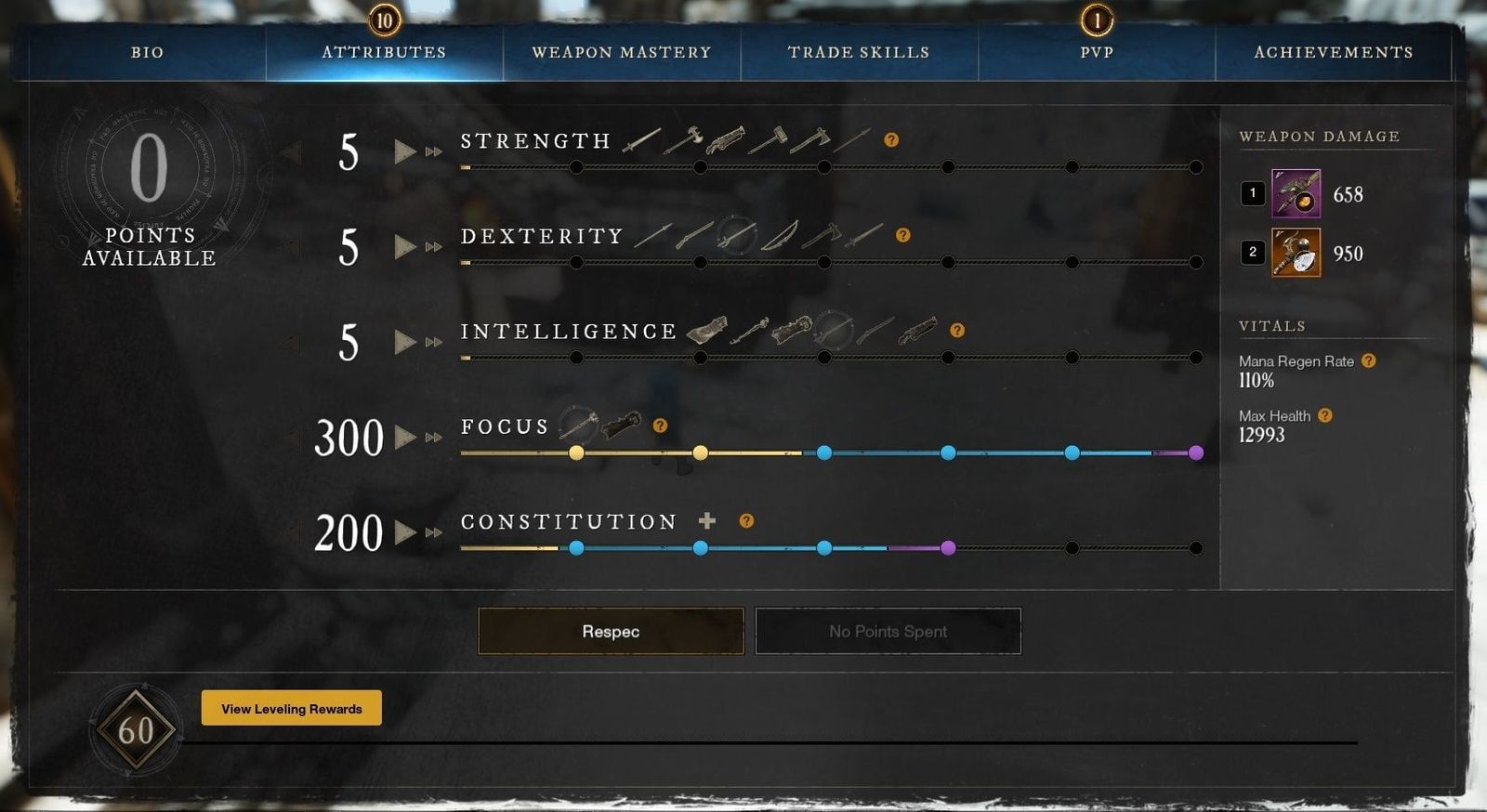Click the purple milestone node on Focus slider
This screenshot has width=1487, height=812.
click(x=1198, y=452)
